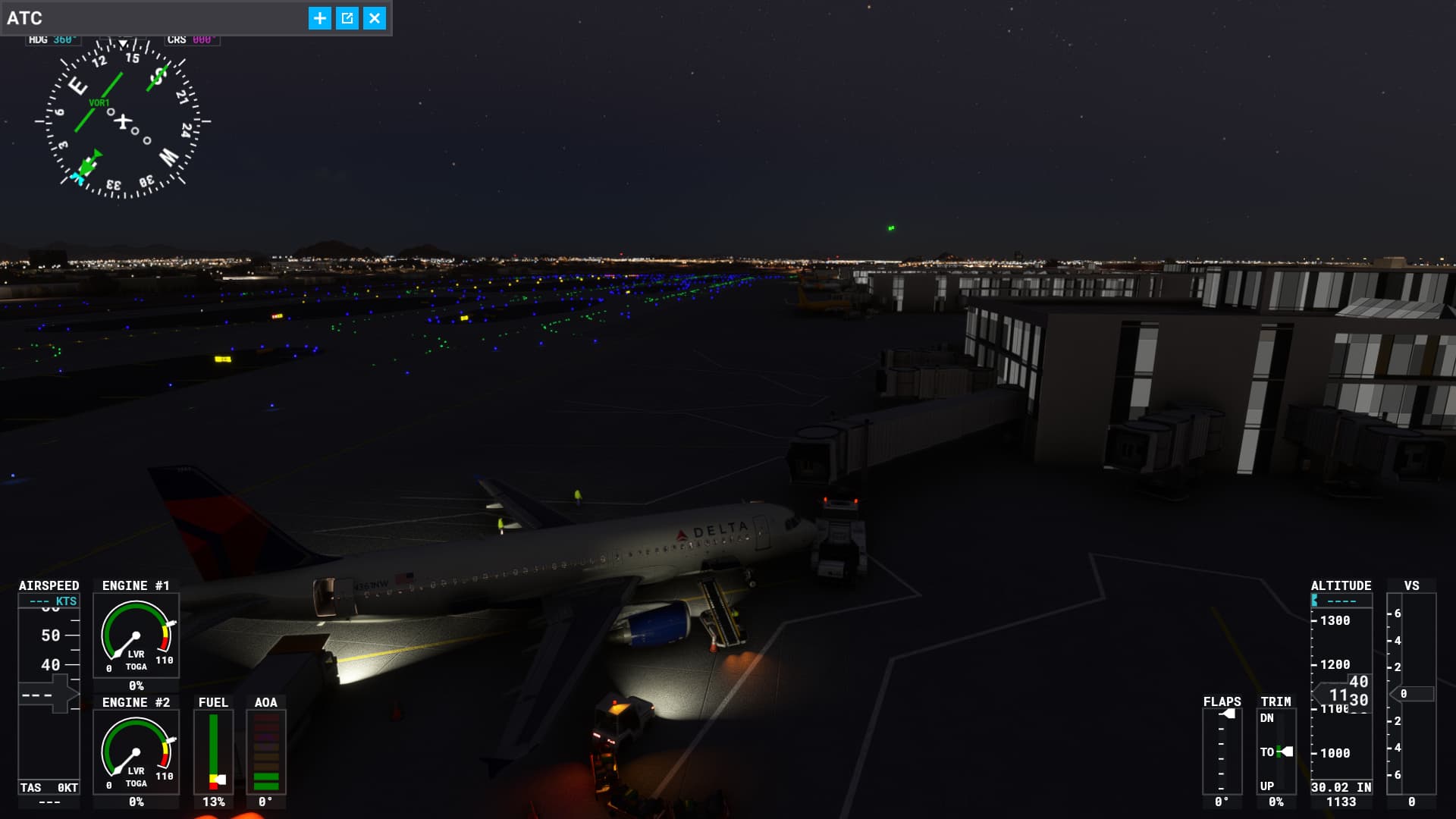The height and width of the screenshot is (819, 1456).
Task: Select the ENGINE #2 throttle gauge
Action: (x=136, y=752)
